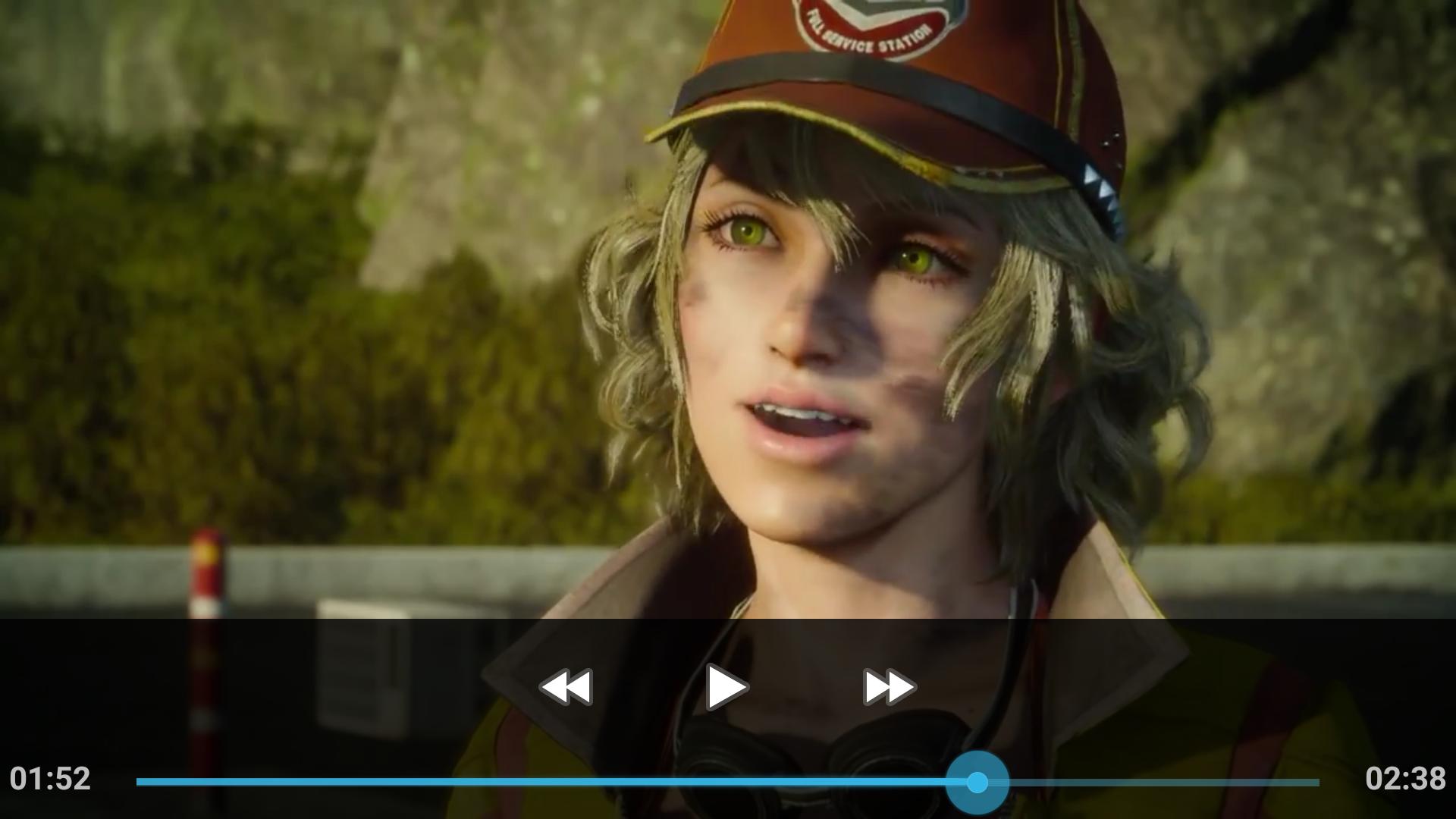
Task: Tap the center icon in the control bar
Action: 726,685
